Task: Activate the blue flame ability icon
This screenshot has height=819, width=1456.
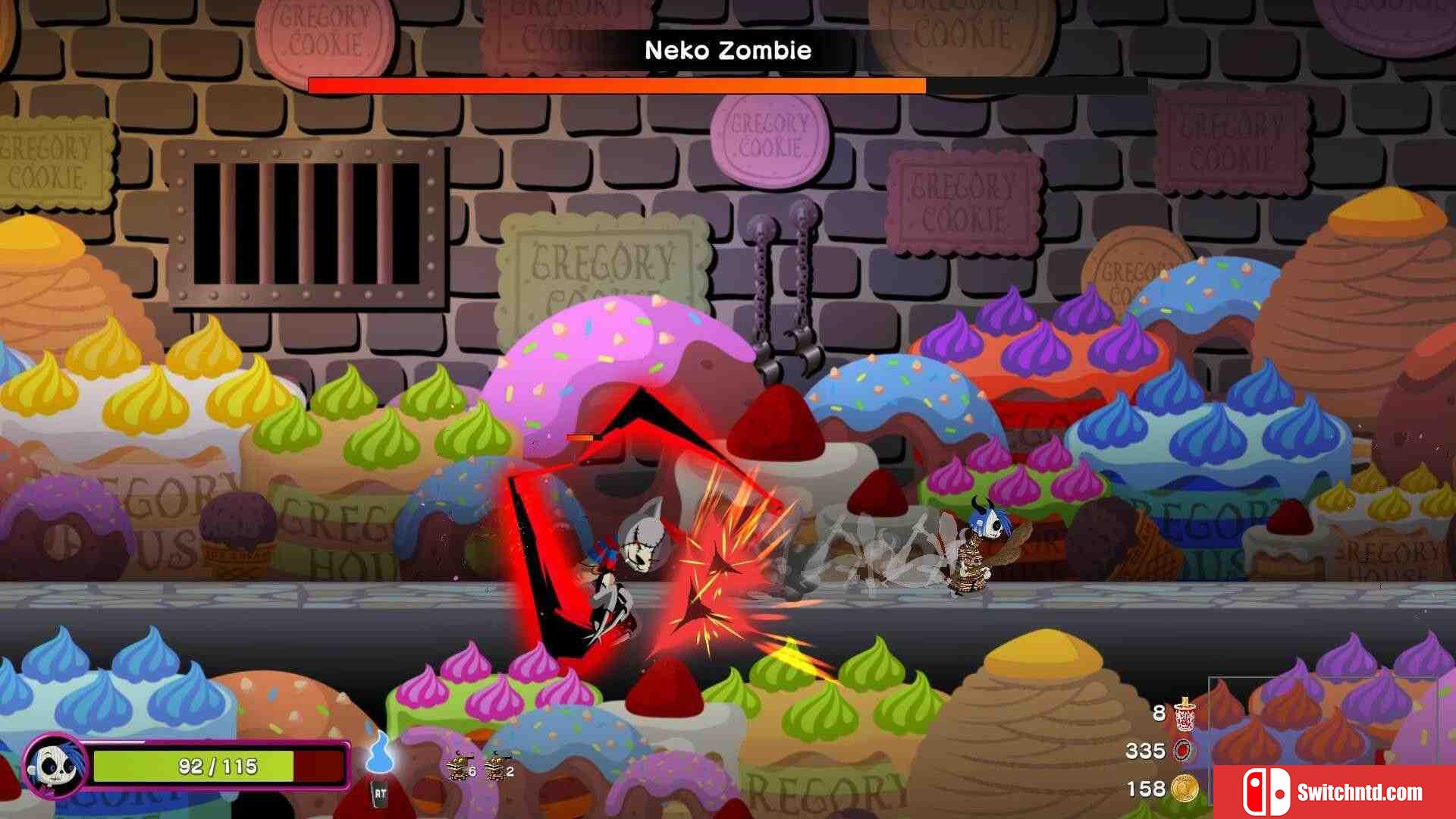Action: [379, 753]
